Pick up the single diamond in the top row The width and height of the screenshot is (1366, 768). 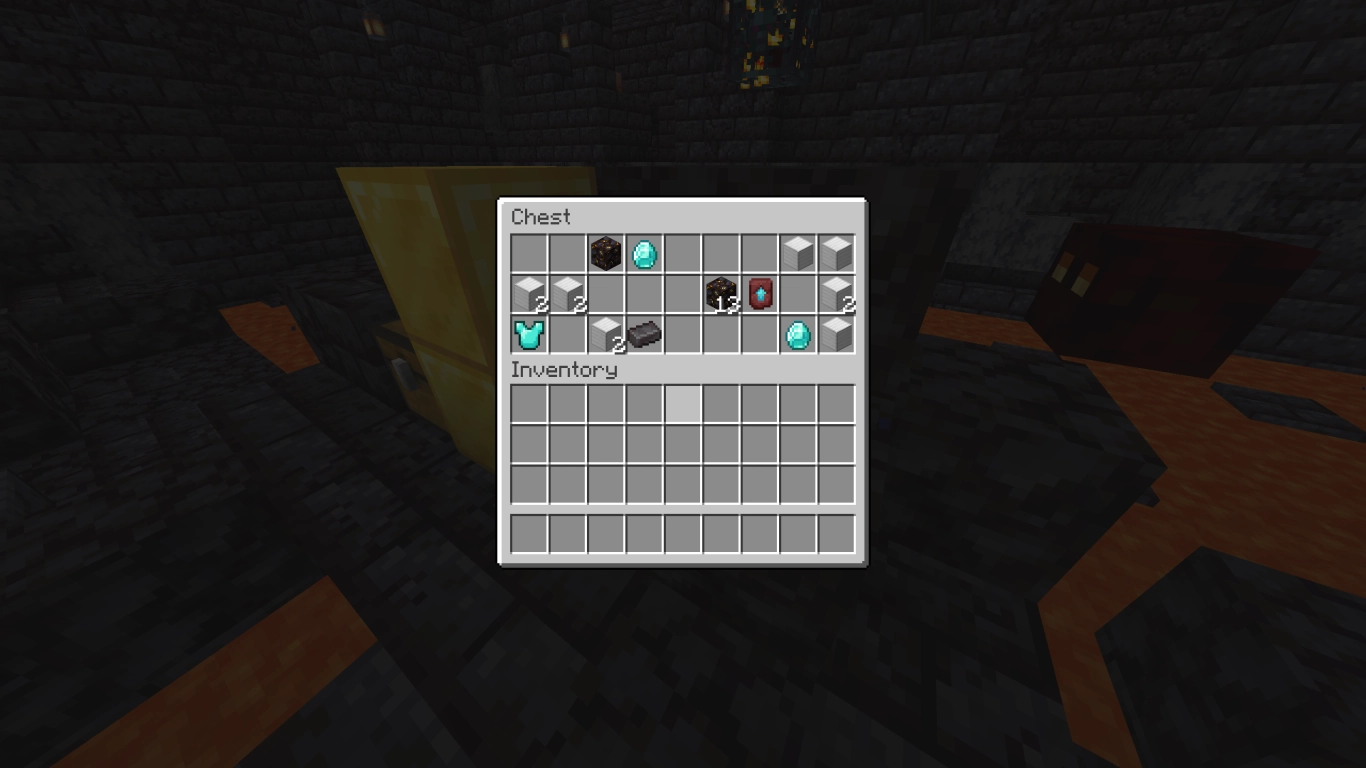(644, 254)
